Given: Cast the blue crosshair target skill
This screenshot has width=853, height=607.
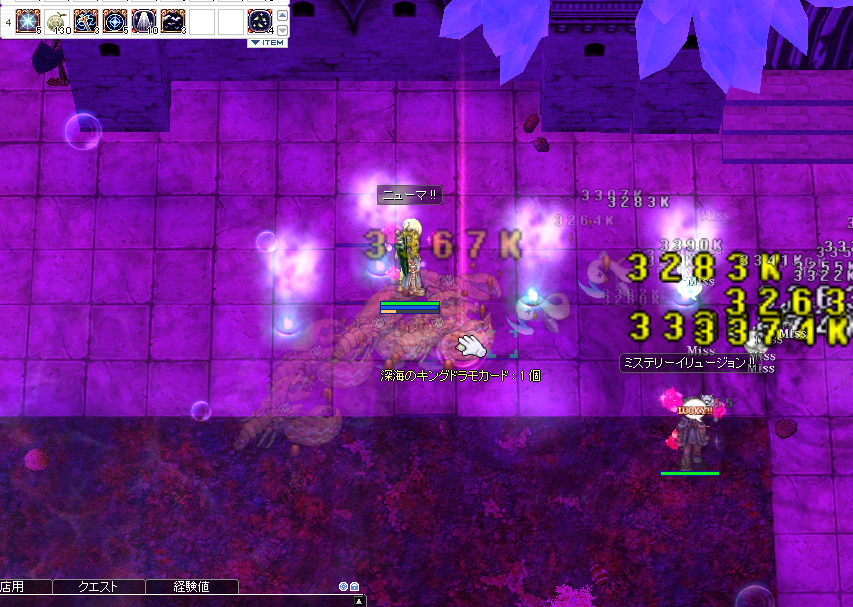Looking at the screenshot, I should (115, 21).
